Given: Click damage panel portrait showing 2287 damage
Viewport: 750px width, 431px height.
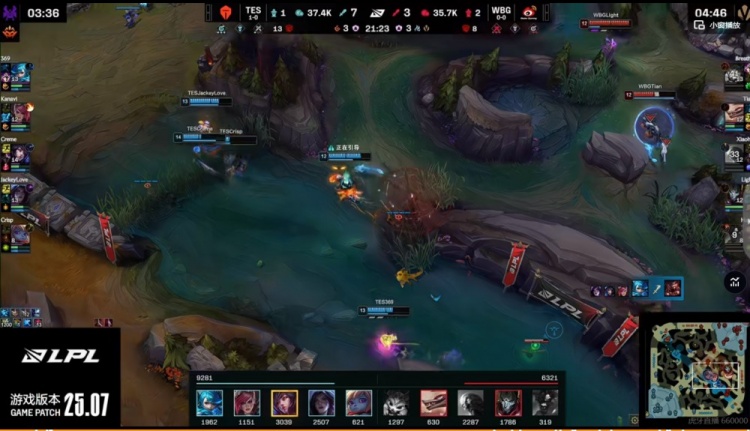Looking at the screenshot, I should [471, 403].
